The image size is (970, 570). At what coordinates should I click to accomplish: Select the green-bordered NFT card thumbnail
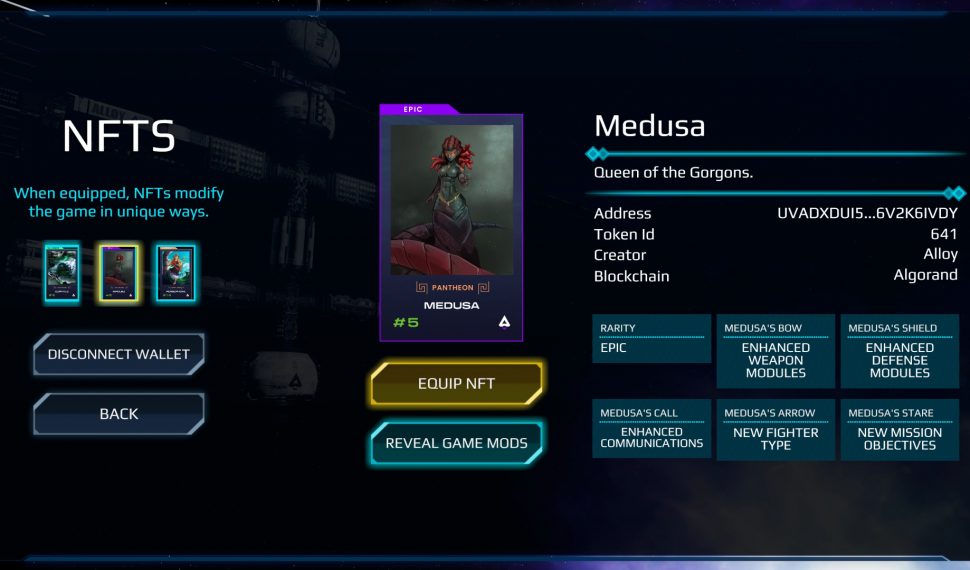pyautogui.click(x=62, y=274)
